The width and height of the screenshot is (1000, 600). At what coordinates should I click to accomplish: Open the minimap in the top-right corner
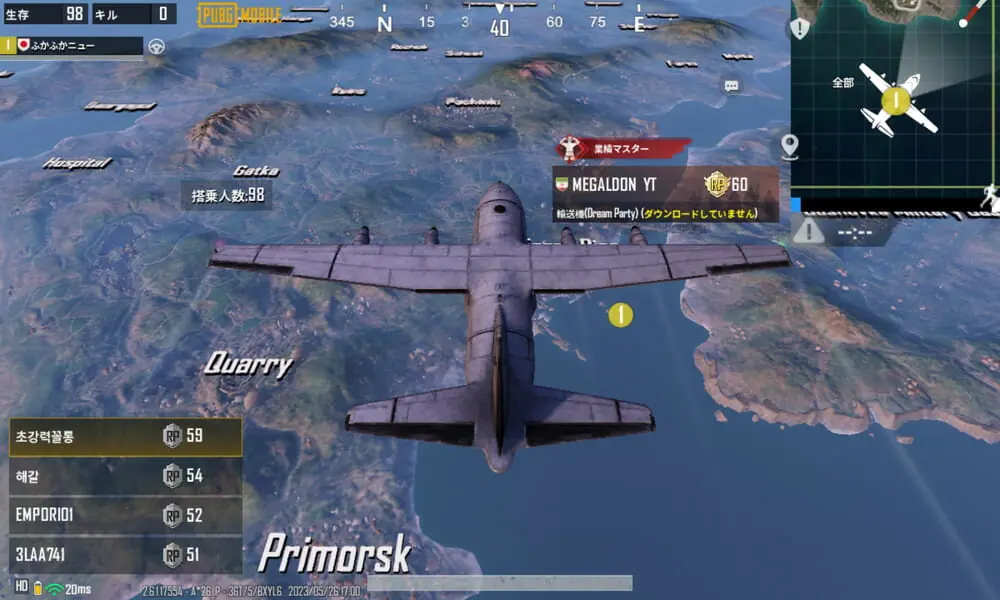895,95
